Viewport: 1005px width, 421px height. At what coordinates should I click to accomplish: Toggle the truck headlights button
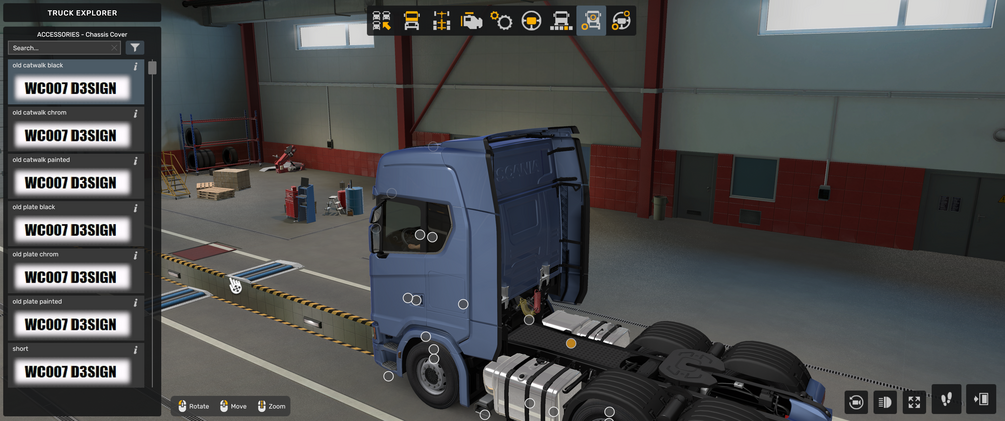click(885, 402)
